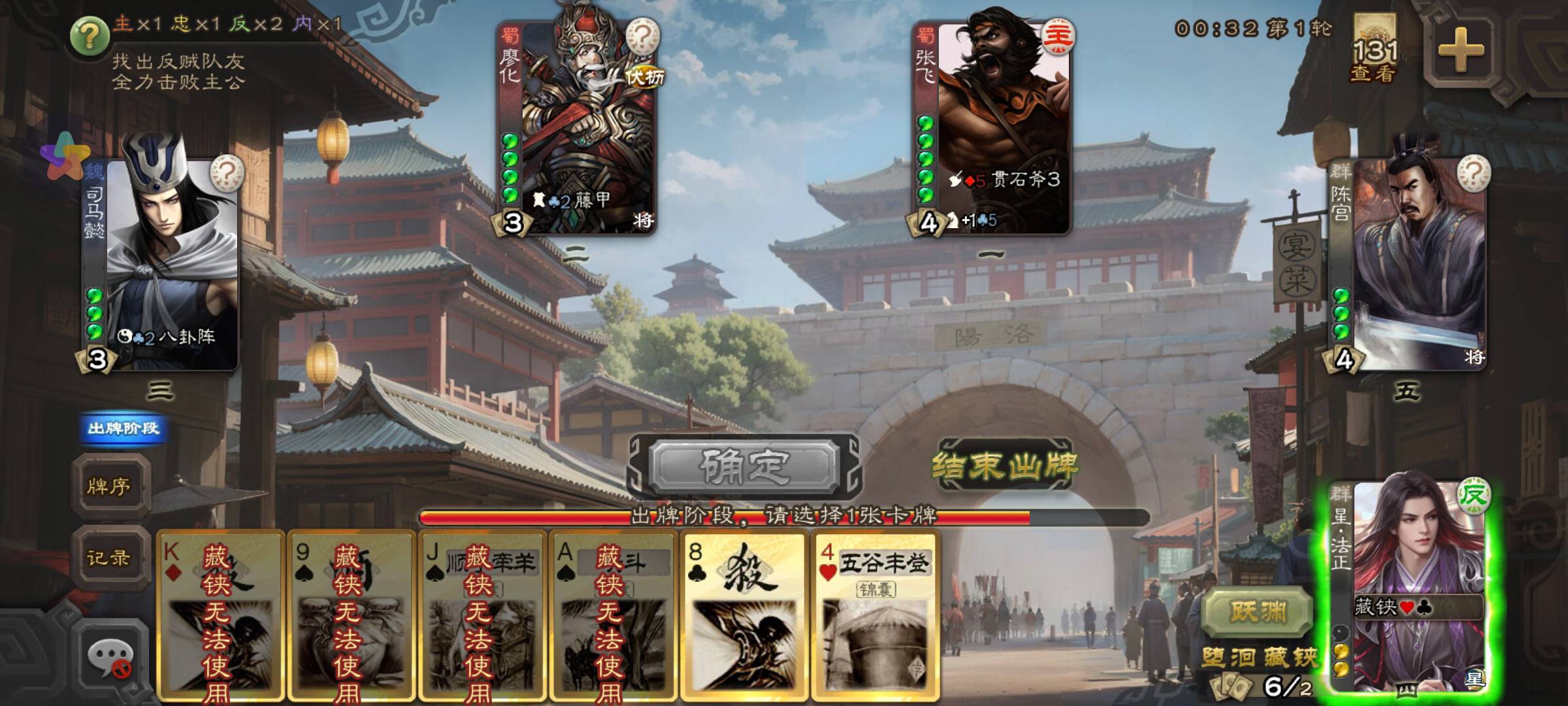End the play phase with 结束出牌
This screenshot has width=1568, height=706.
pyautogui.click(x=1004, y=466)
